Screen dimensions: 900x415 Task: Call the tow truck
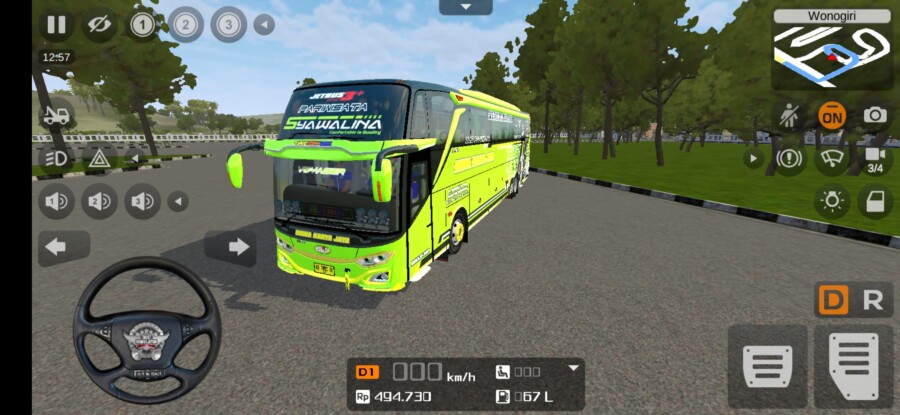[x=56, y=115]
